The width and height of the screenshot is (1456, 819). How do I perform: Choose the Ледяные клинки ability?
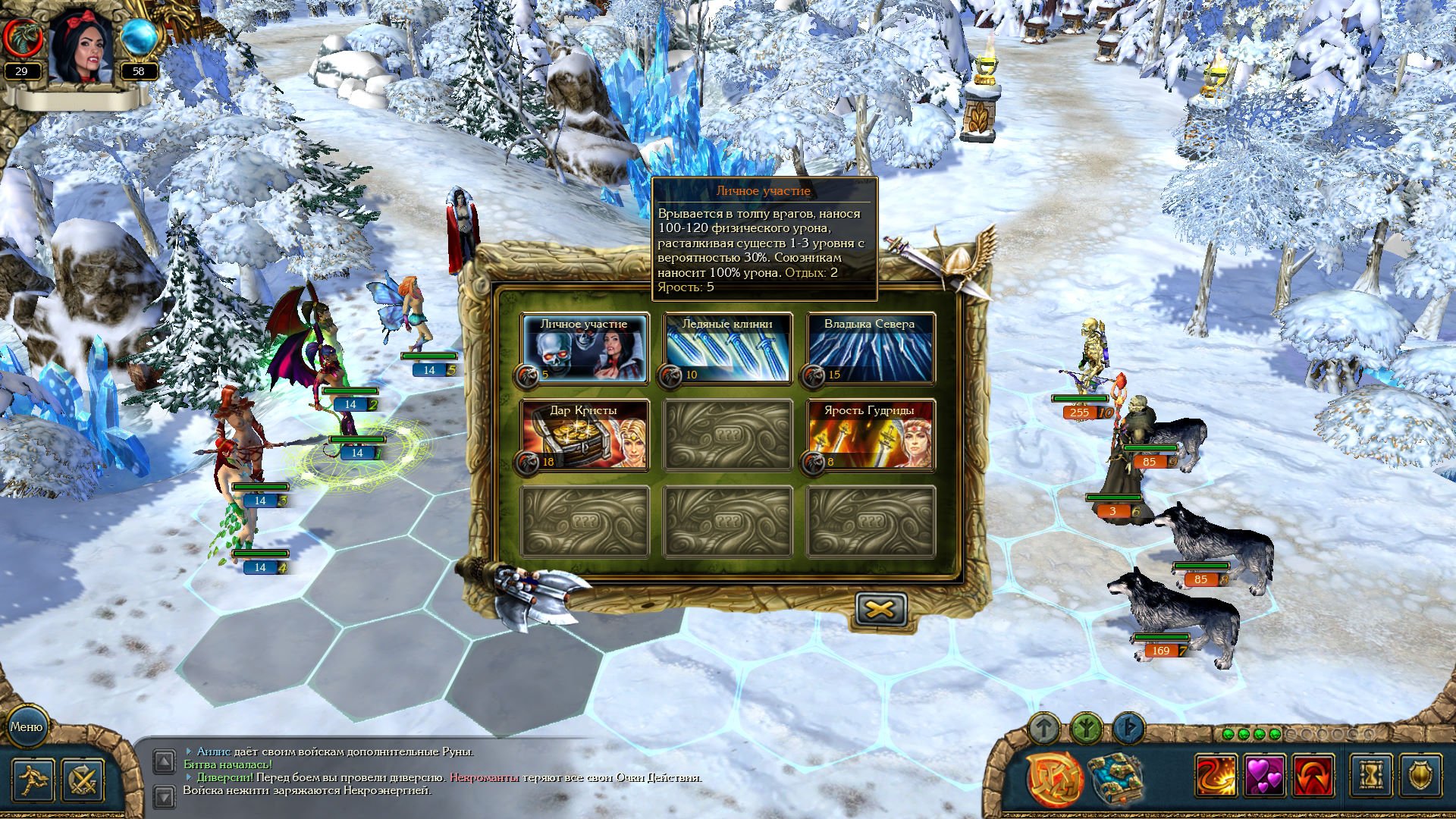(x=727, y=349)
